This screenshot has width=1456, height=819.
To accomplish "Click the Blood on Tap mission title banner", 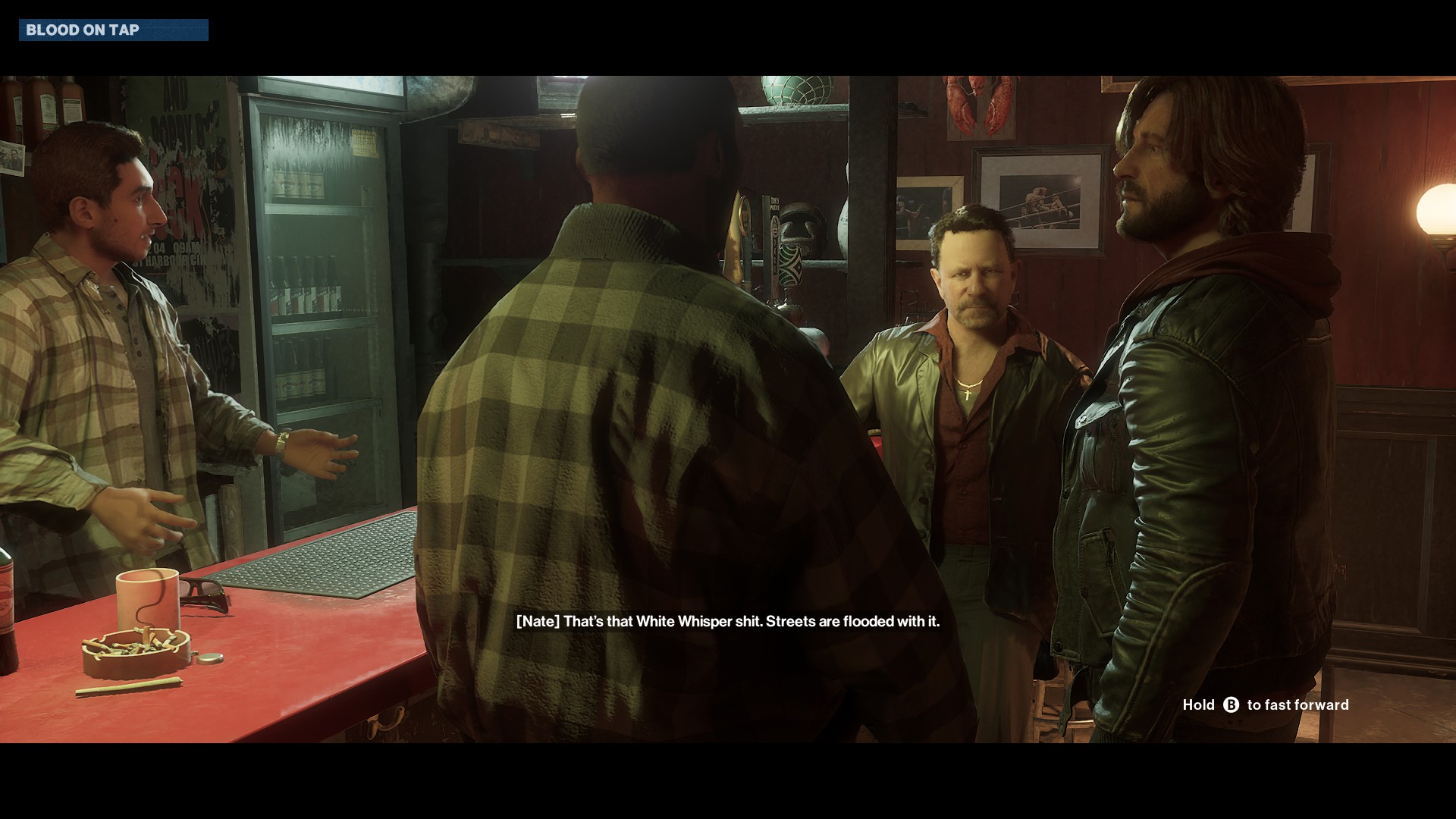I will click(x=113, y=30).
